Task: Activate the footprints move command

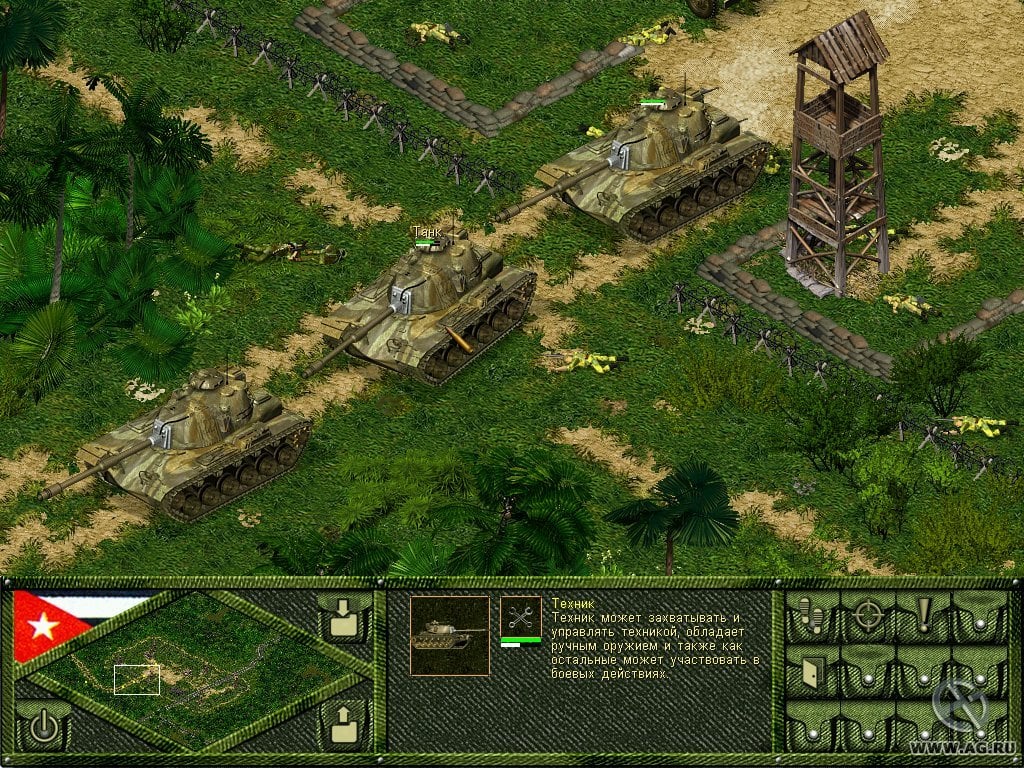Action: coord(811,617)
